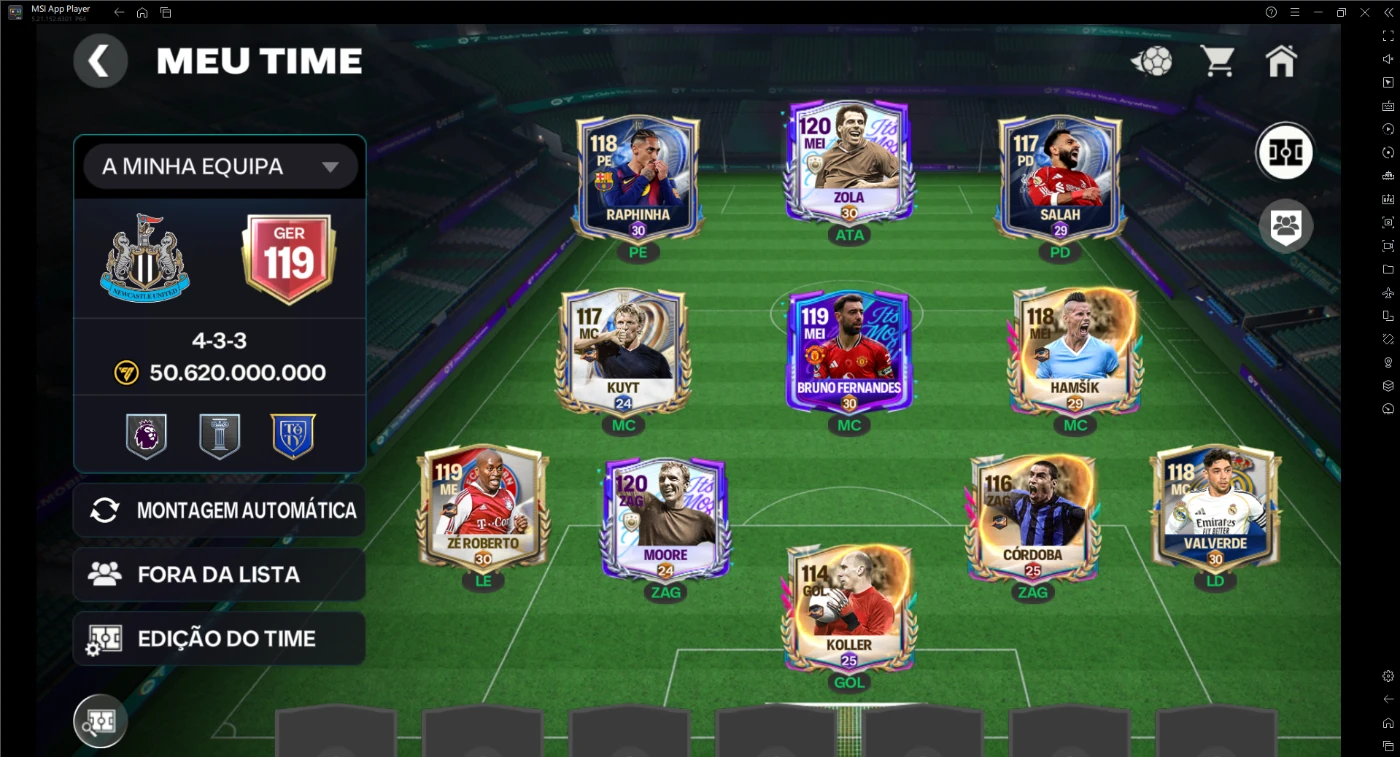Pick the Bruno Fernandes card
The height and width of the screenshot is (757, 1400).
[849, 351]
